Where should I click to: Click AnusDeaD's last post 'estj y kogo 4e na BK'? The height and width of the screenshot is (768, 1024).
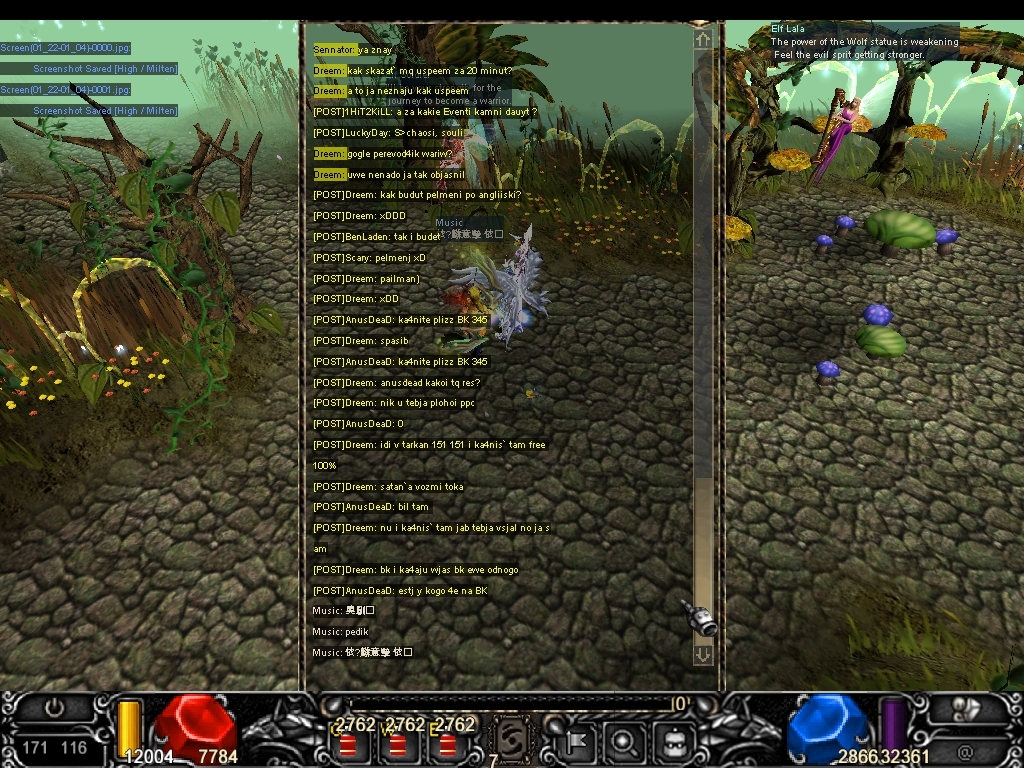pyautogui.click(x=400, y=591)
